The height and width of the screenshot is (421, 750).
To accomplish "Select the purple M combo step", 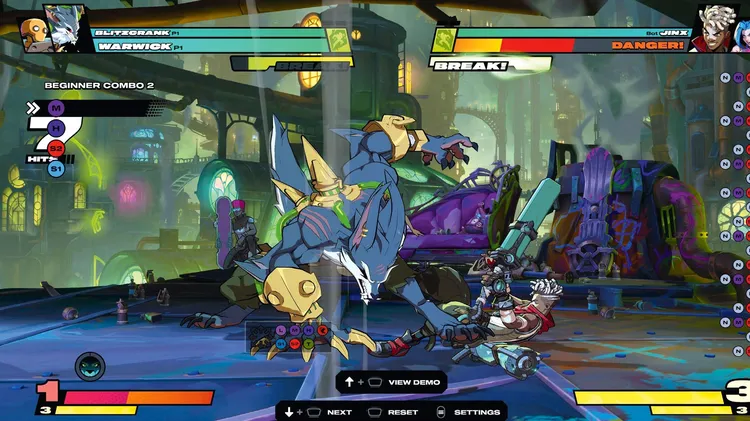I will pyautogui.click(x=56, y=108).
